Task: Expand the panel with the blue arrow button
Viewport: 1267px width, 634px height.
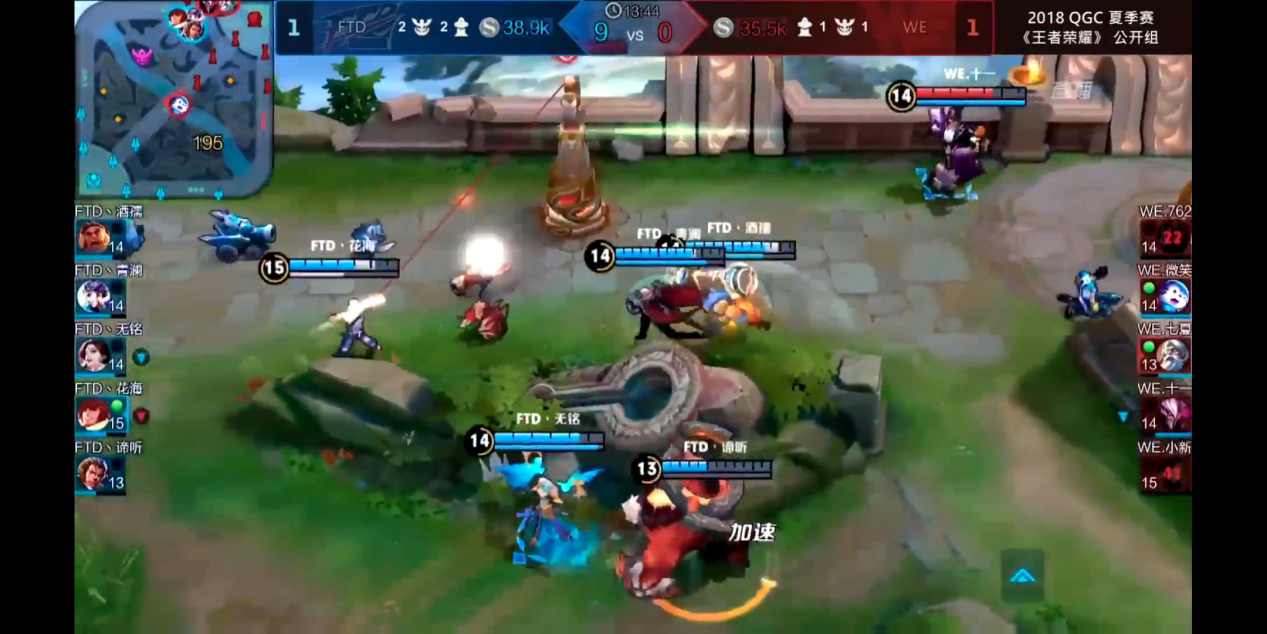Action: tap(1022, 576)
